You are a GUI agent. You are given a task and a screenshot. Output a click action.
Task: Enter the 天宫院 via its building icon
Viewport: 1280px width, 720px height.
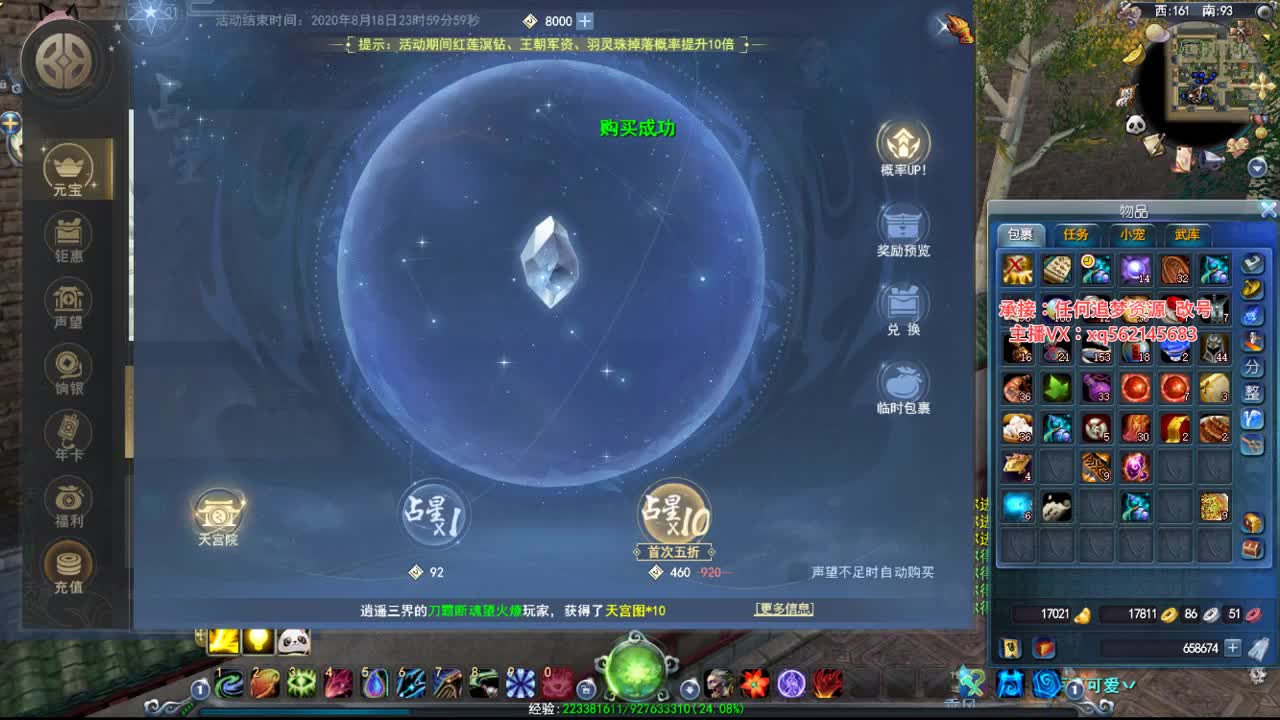click(x=219, y=512)
